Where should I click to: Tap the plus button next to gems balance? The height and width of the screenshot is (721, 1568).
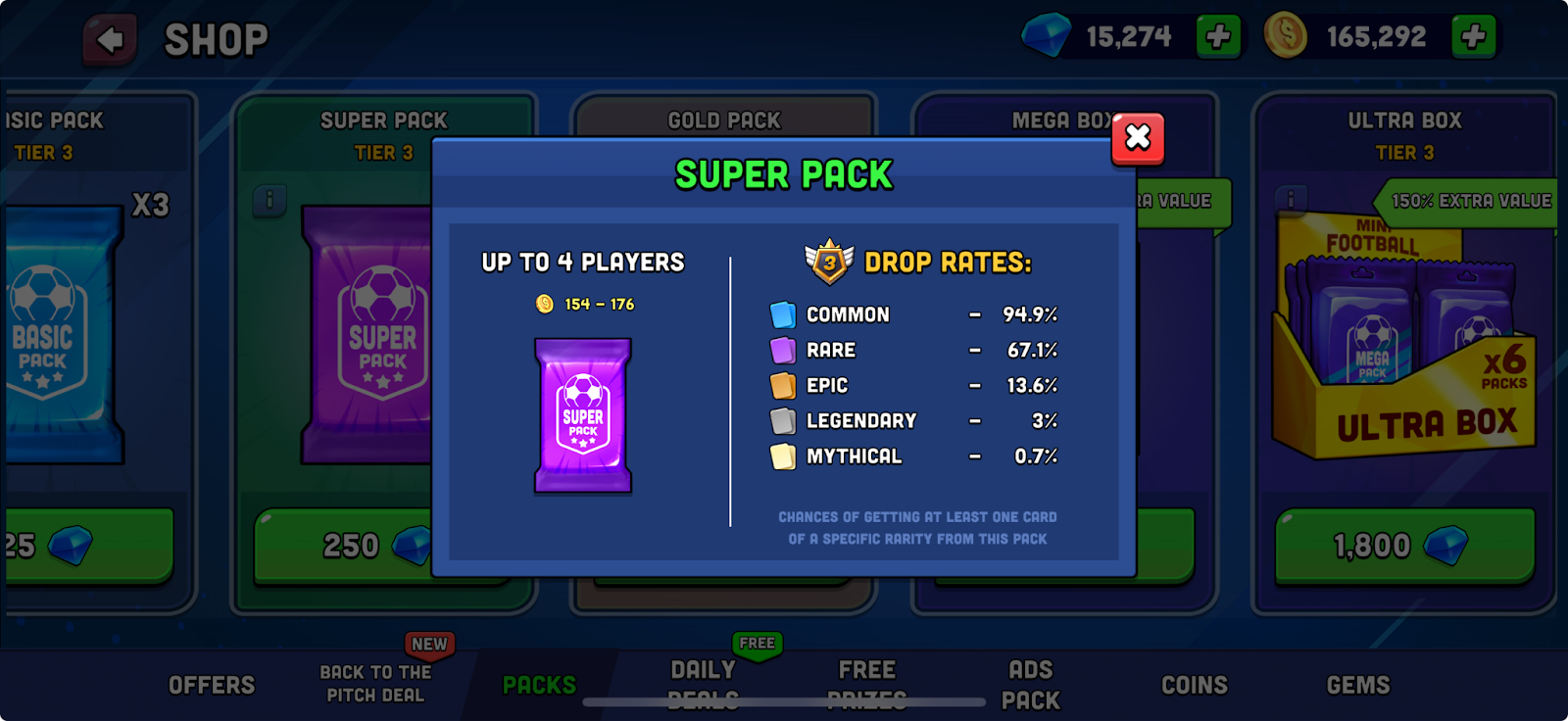pos(1216,36)
